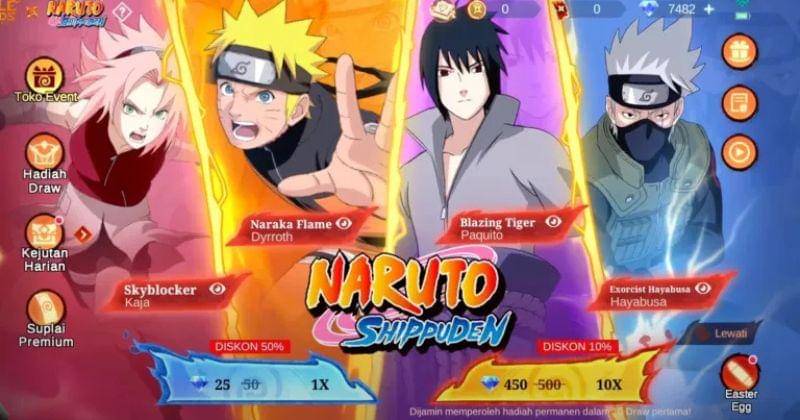This screenshot has width=800, height=420.
Task: Open the Hadiah Draw rewards
Action: 44,155
